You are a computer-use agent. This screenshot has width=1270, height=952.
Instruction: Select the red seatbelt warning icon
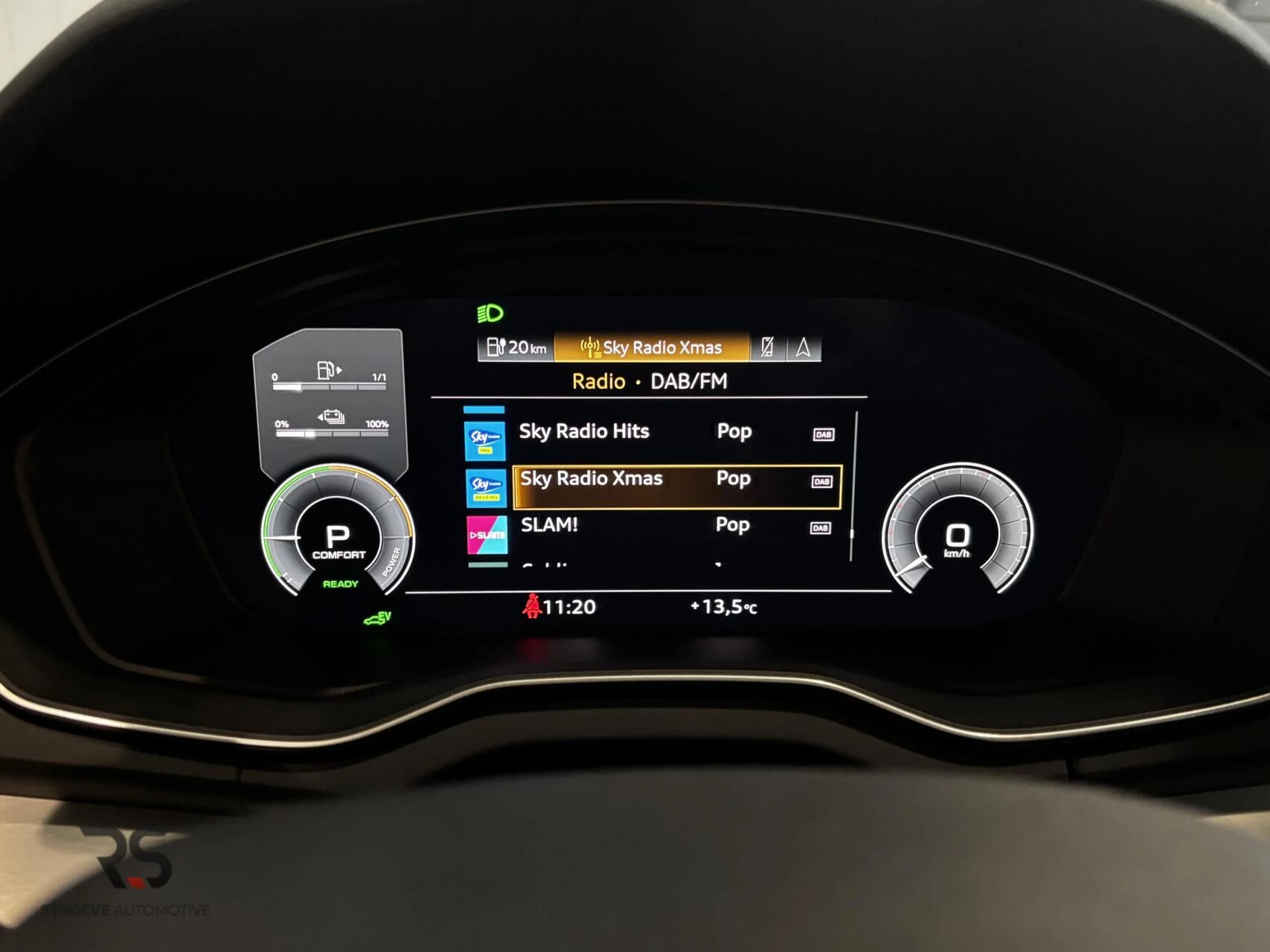(533, 606)
